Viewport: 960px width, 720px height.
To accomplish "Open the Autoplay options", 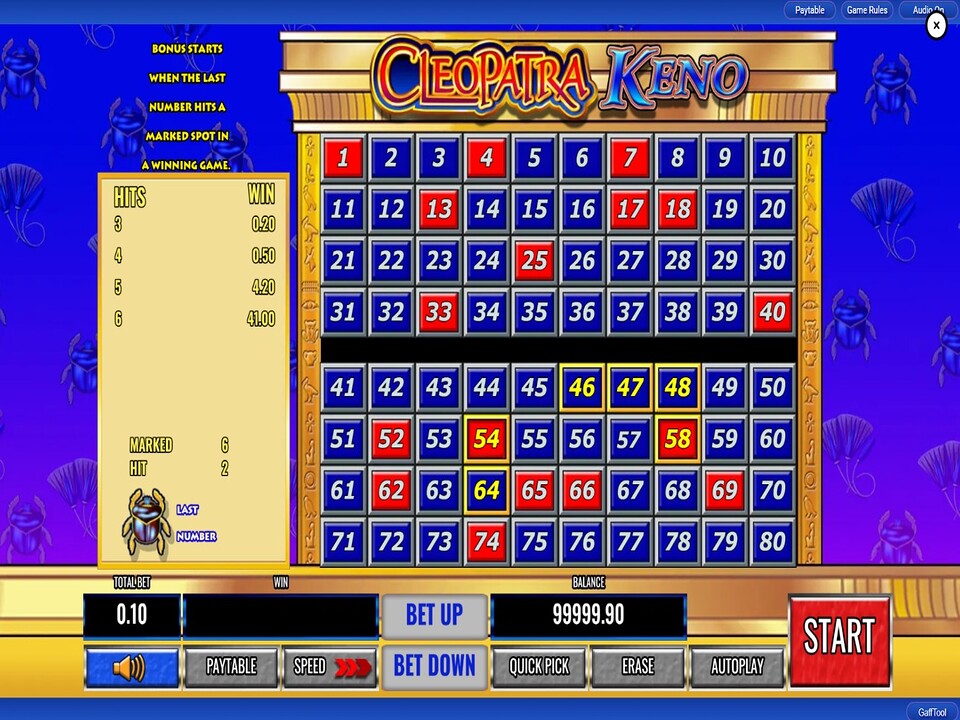I will [x=736, y=667].
